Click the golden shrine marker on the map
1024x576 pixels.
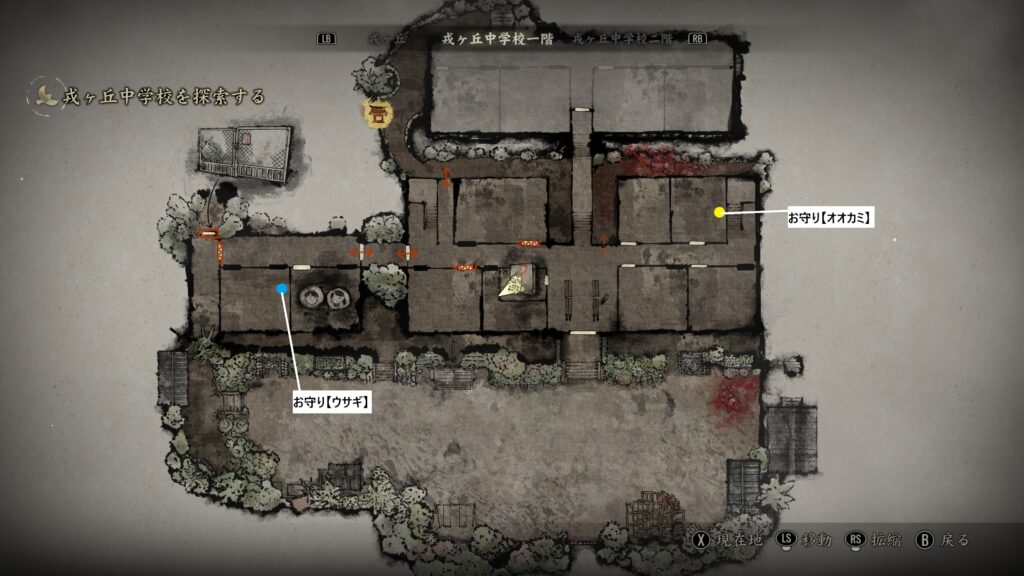[378, 113]
